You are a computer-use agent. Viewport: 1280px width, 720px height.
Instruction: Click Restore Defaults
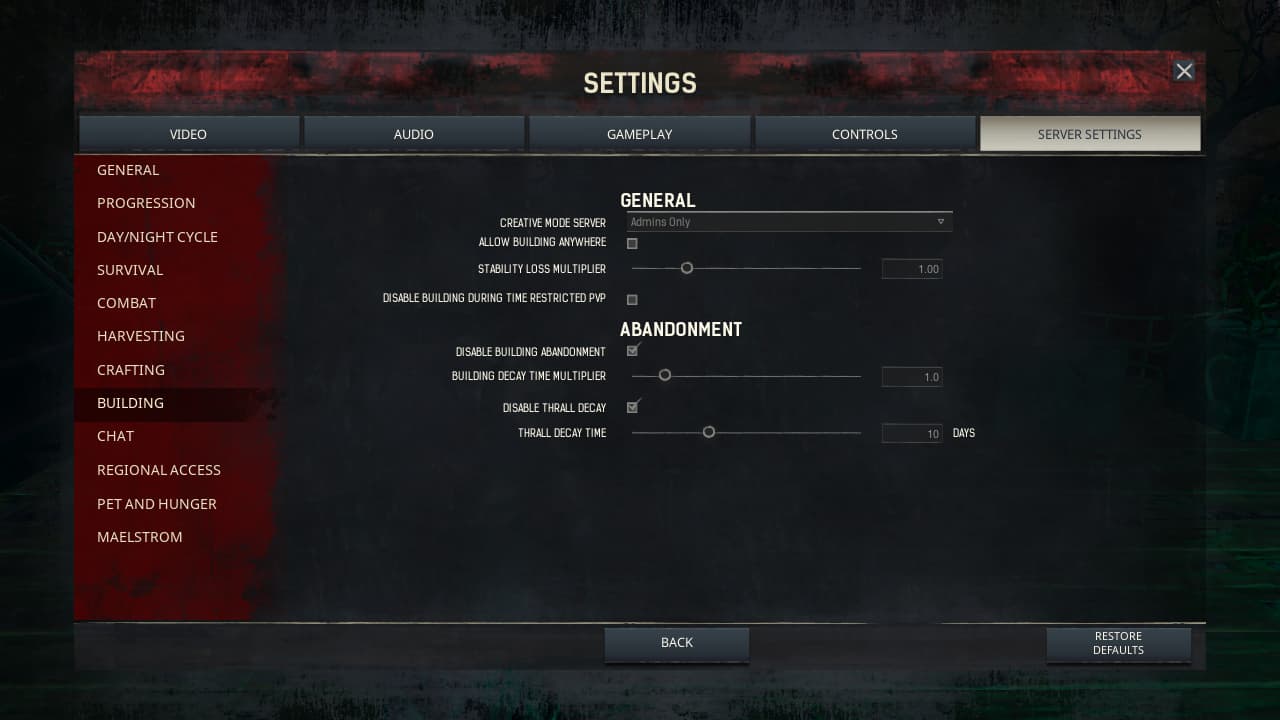click(x=1118, y=642)
